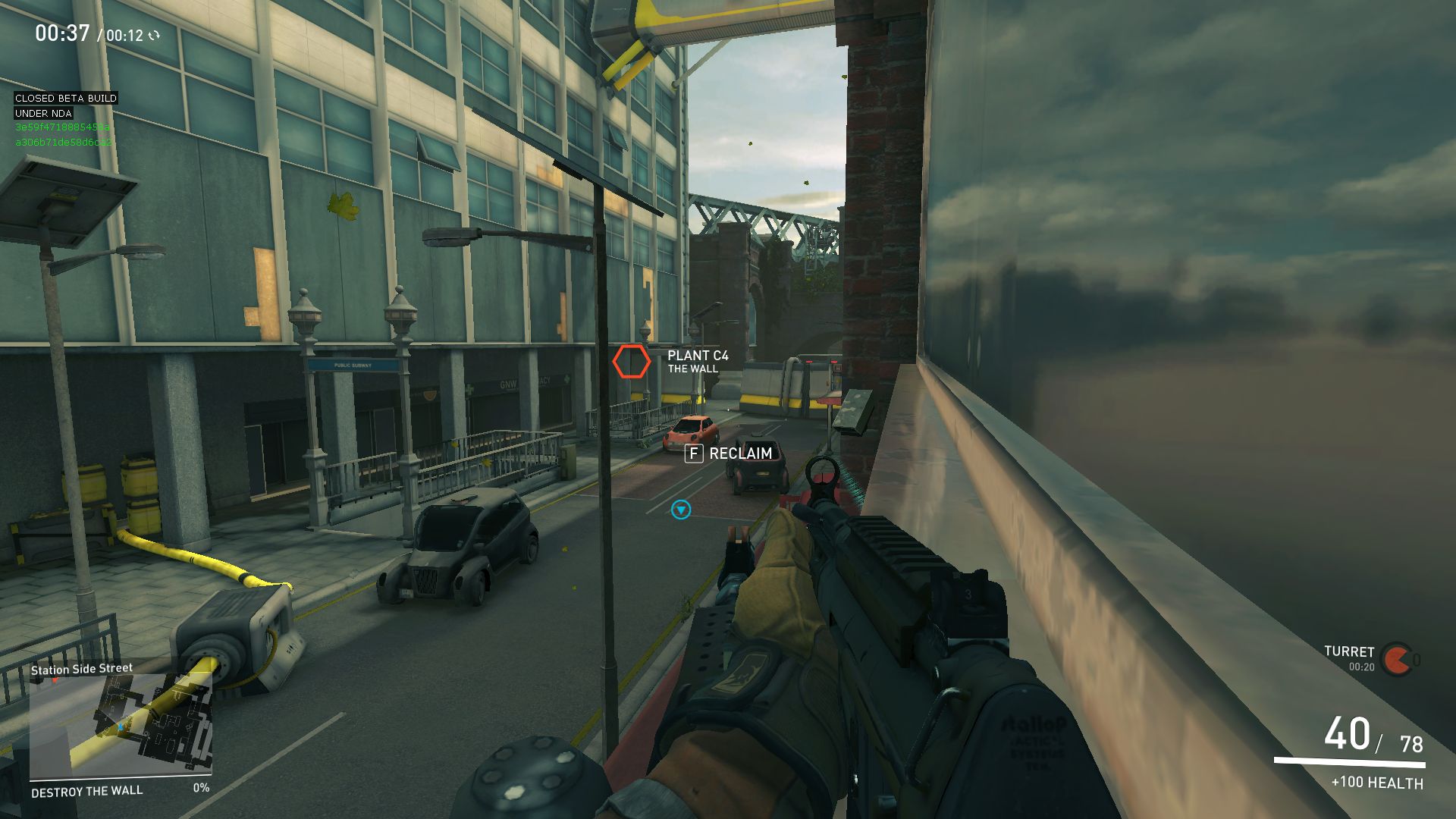
Task: Activate the Turret ability icon
Action: pos(1396,660)
